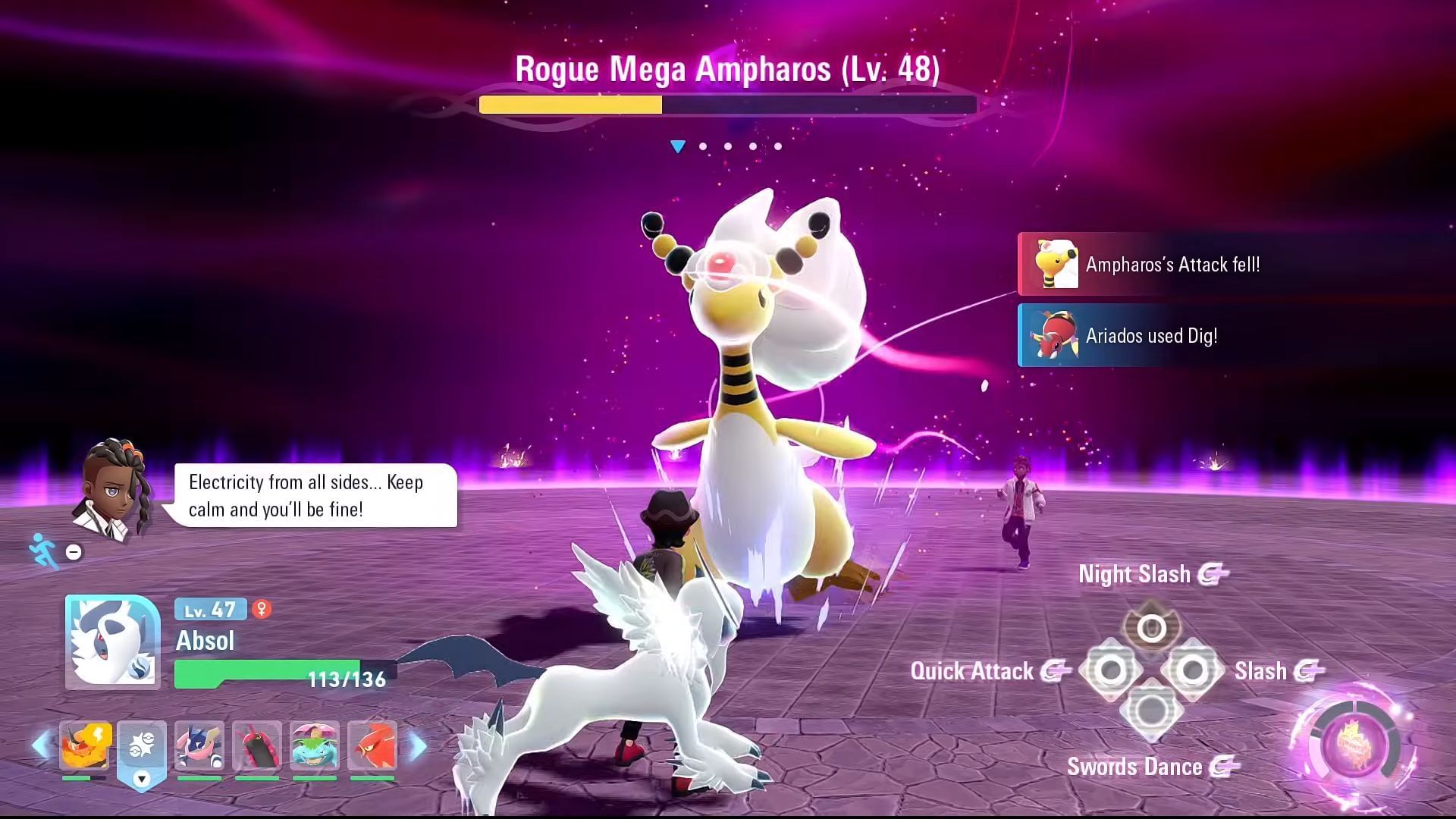Screen dimensions: 1456x819
Task: Select the active Poké Ball swap slot
Action: 142,748
